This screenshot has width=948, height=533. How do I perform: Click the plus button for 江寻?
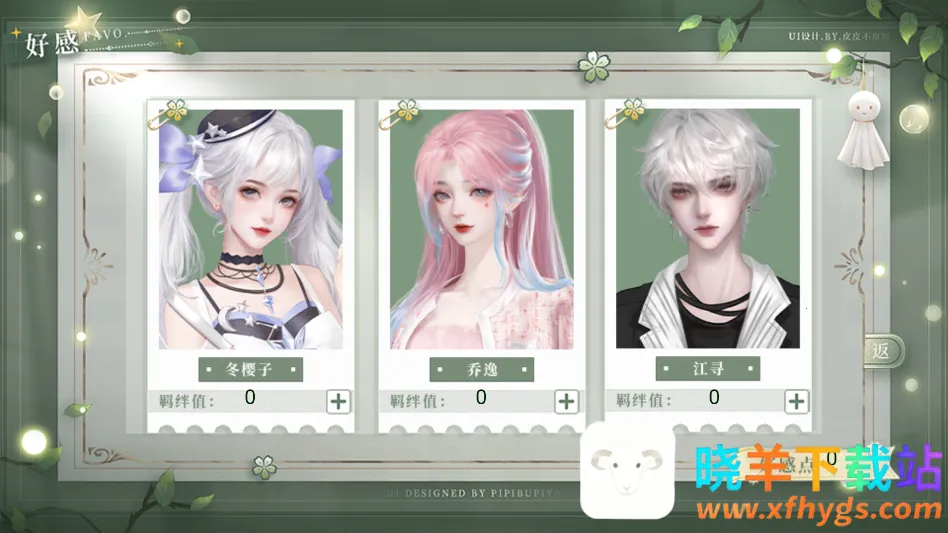(796, 401)
